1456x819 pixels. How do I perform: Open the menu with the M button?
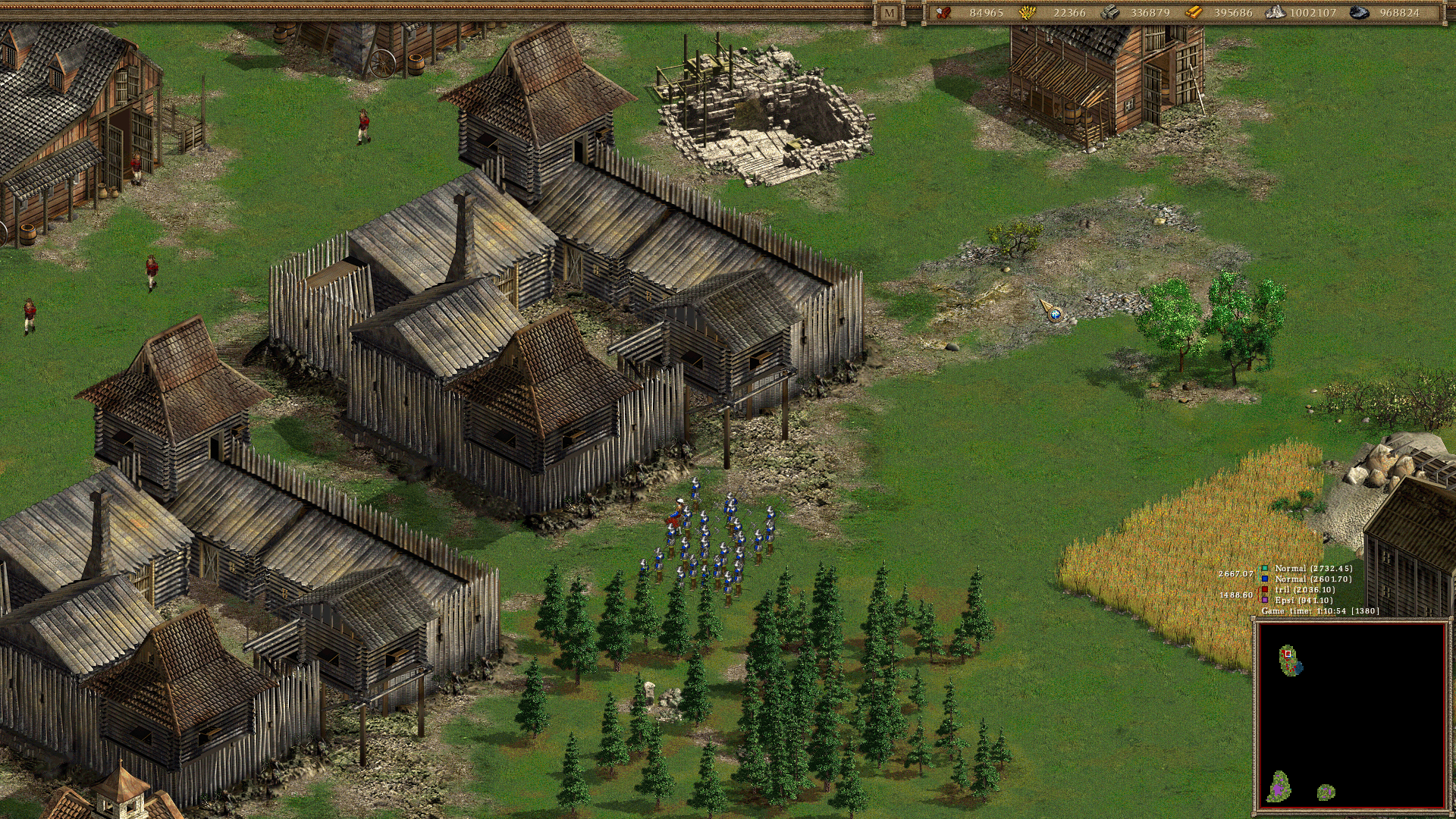pyautogui.click(x=889, y=13)
